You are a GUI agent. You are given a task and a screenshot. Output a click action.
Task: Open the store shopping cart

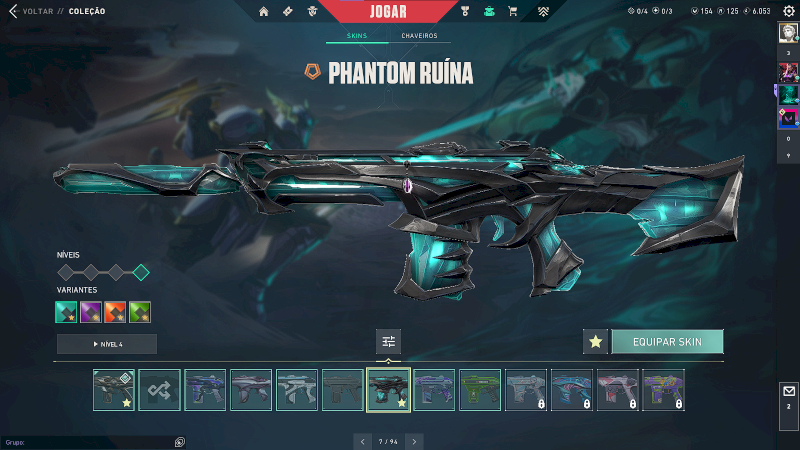pos(513,11)
